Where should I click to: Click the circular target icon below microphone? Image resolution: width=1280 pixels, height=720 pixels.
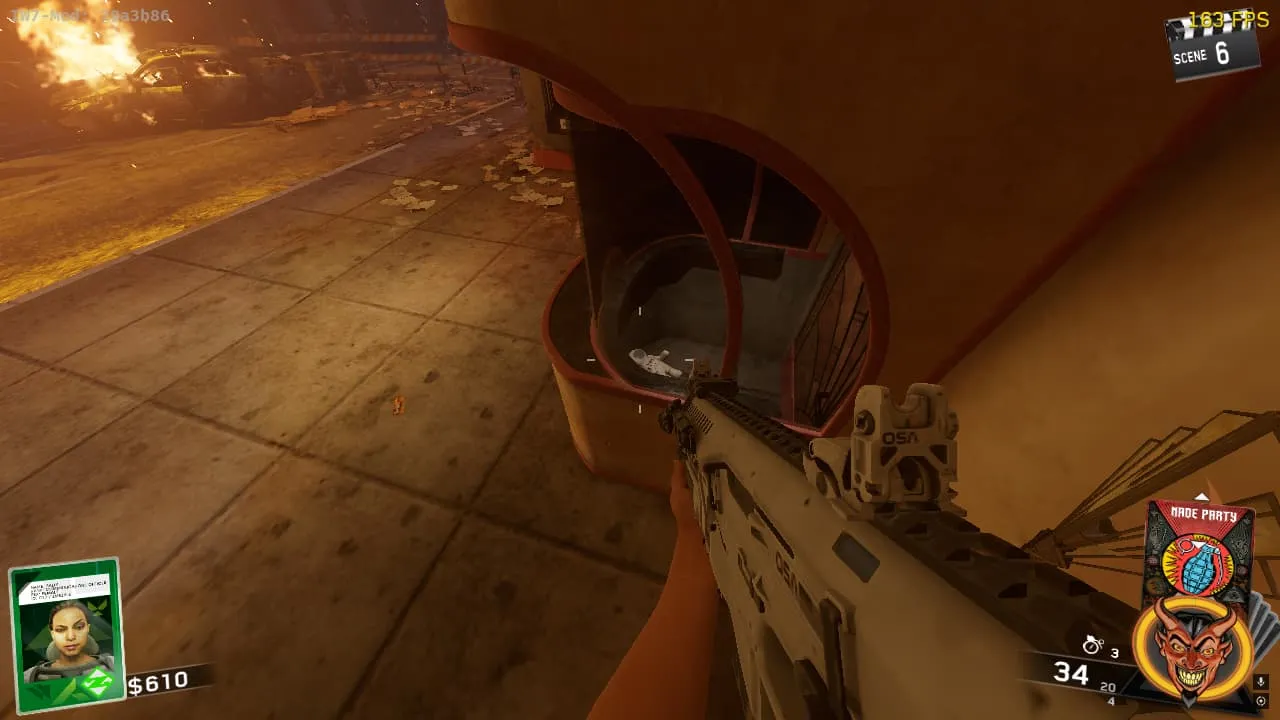1260,702
